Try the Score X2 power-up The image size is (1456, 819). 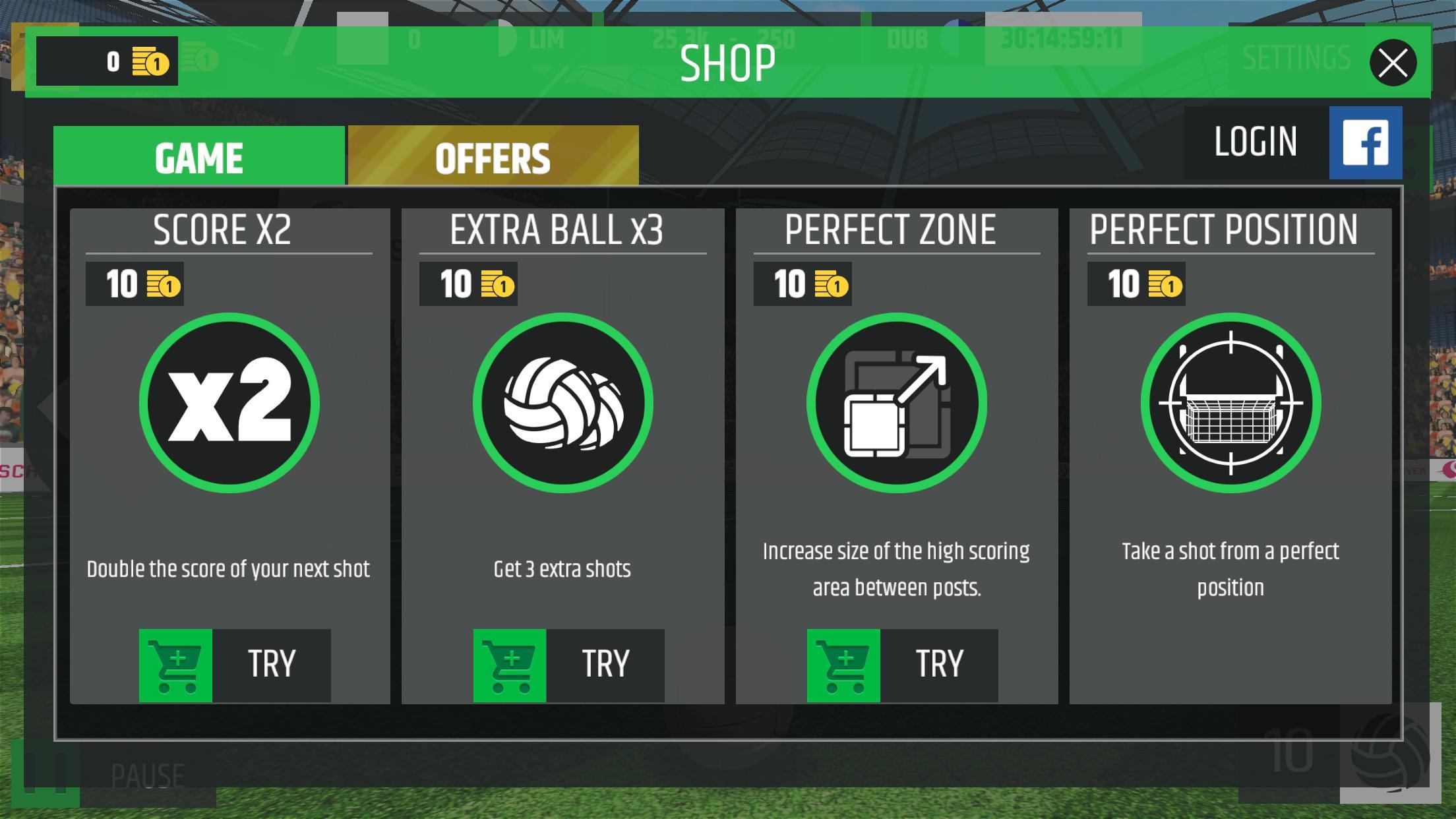click(x=235, y=665)
